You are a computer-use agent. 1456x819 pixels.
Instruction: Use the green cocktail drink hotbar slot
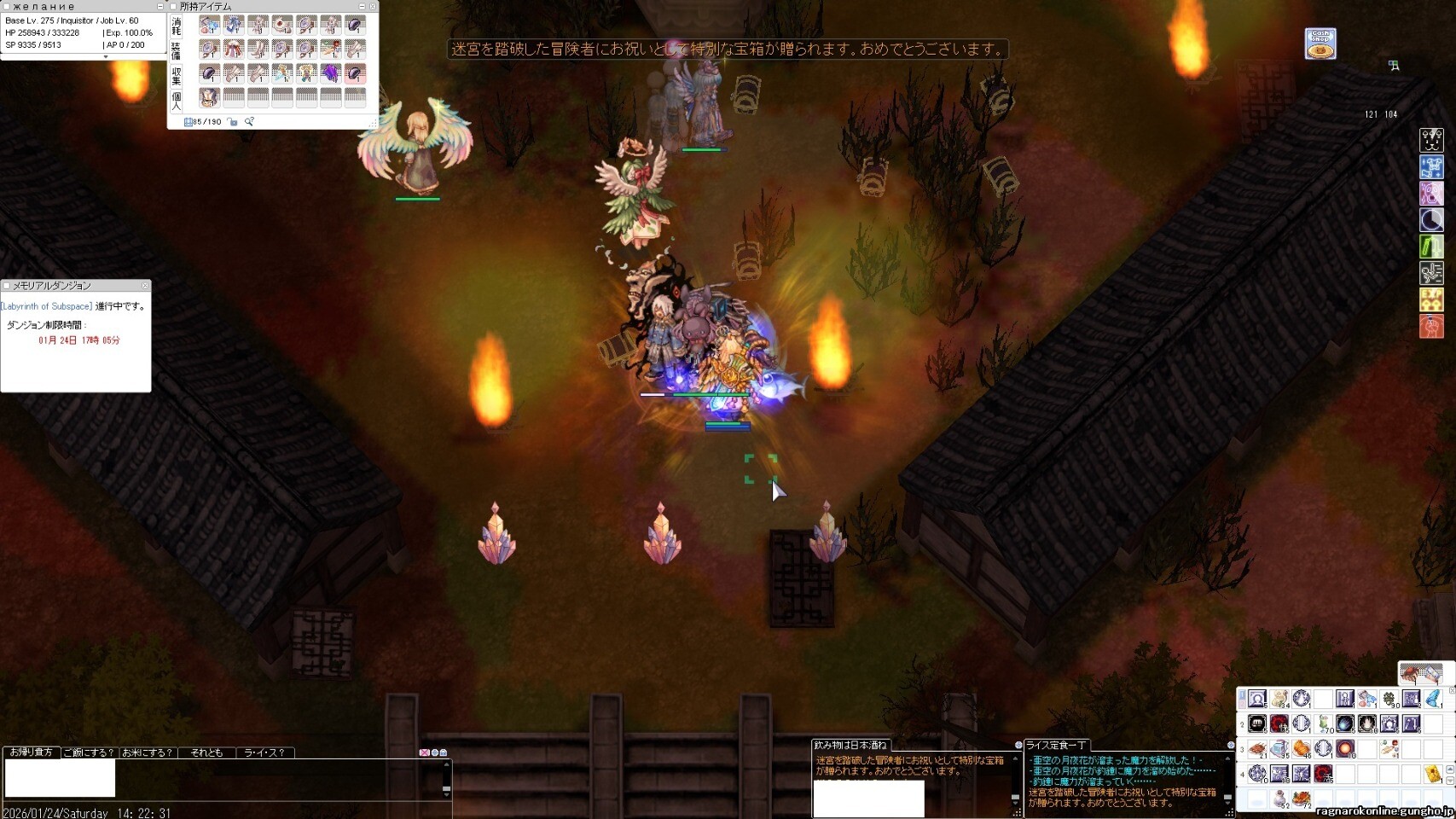tap(1324, 724)
